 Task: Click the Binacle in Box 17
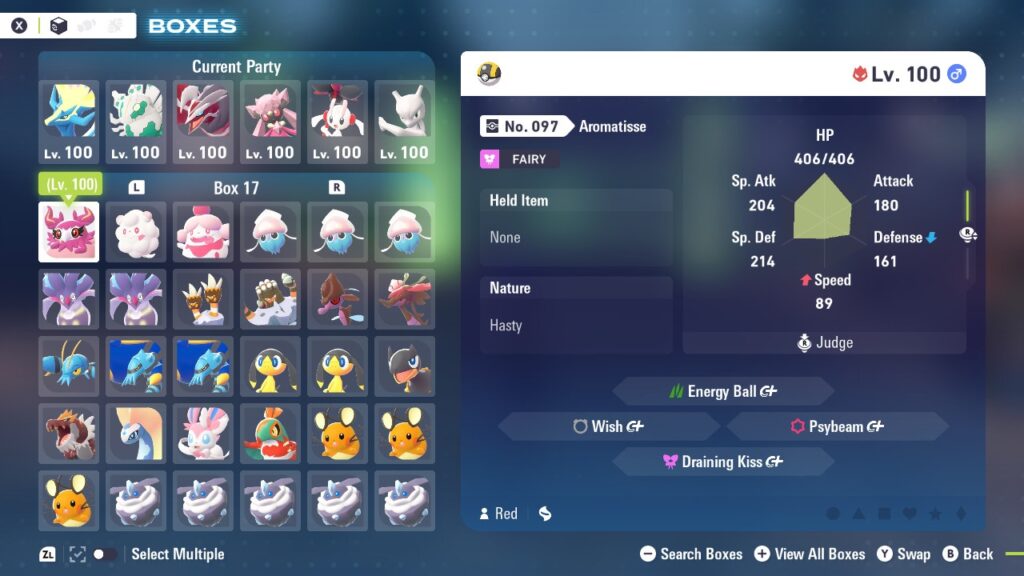click(x=203, y=298)
